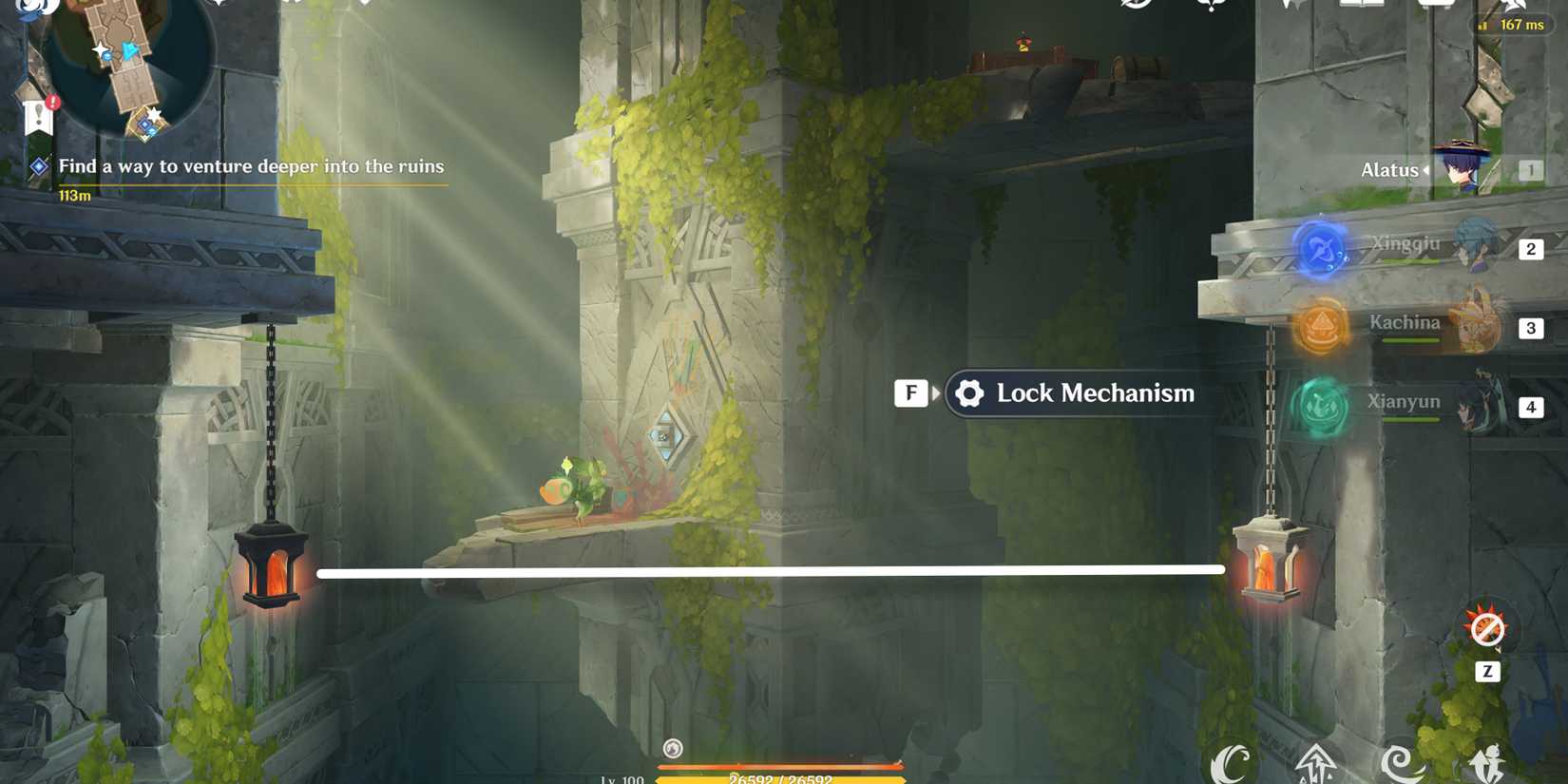Expand Alatus's party entry arrow
This screenshot has height=784, width=1568.
[x=1425, y=170]
